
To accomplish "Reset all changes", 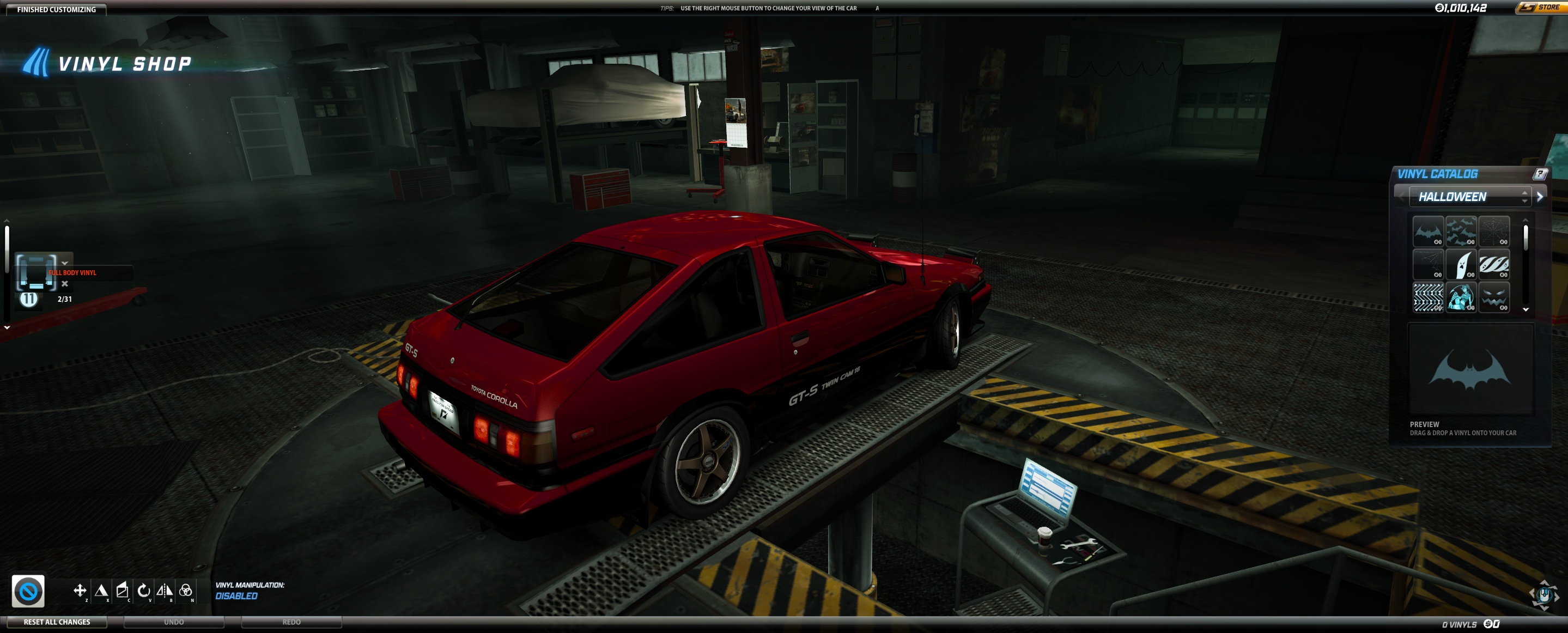I will click(x=57, y=622).
